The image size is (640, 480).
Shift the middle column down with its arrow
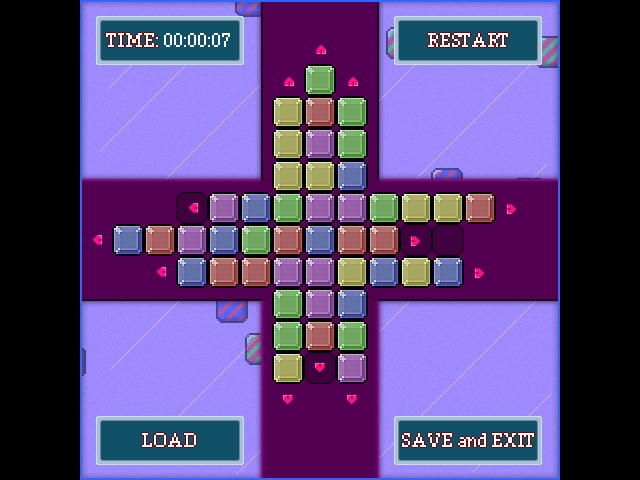tap(320, 367)
